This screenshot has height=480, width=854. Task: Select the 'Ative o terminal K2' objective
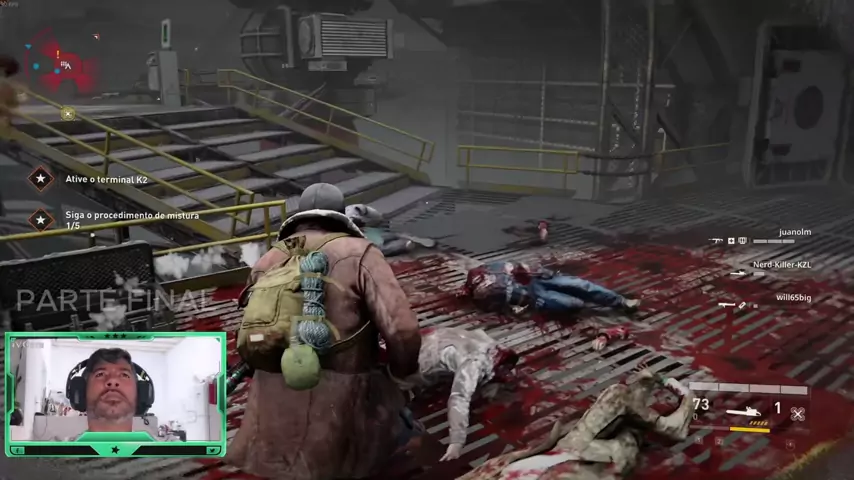coord(106,179)
